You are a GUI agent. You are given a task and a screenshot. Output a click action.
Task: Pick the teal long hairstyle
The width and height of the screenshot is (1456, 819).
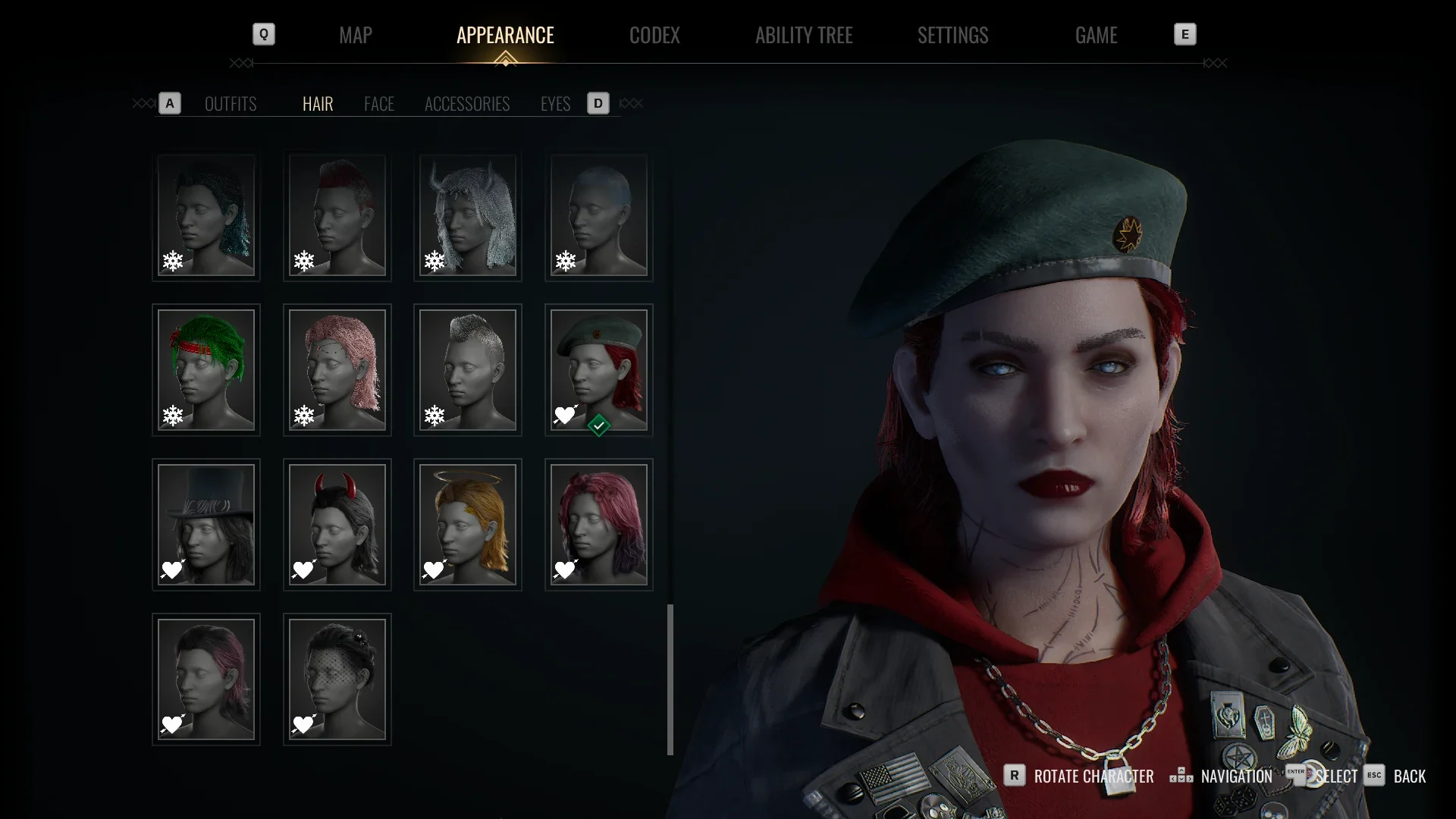[x=206, y=216]
